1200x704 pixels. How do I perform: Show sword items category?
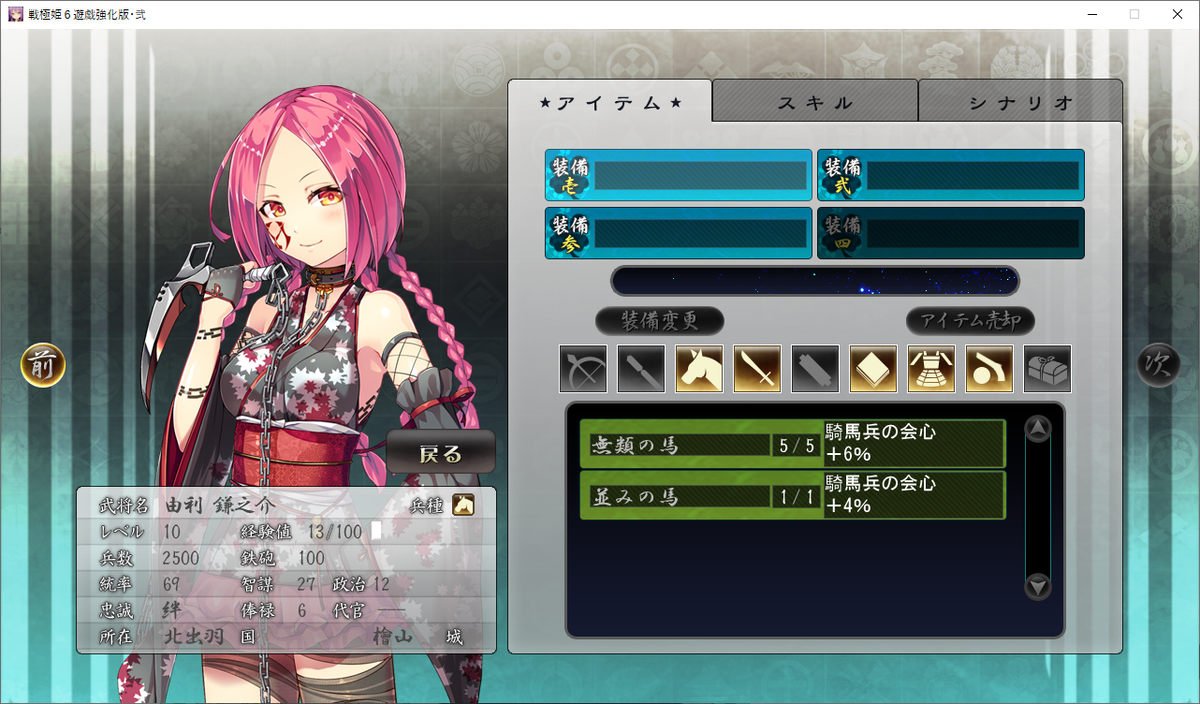[x=757, y=369]
